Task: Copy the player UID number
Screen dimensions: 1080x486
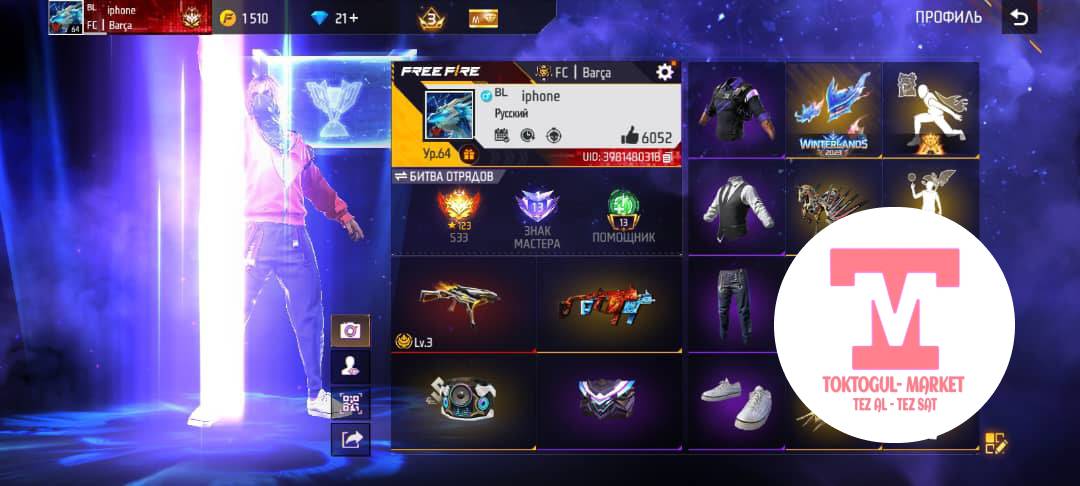Action: coord(667,157)
